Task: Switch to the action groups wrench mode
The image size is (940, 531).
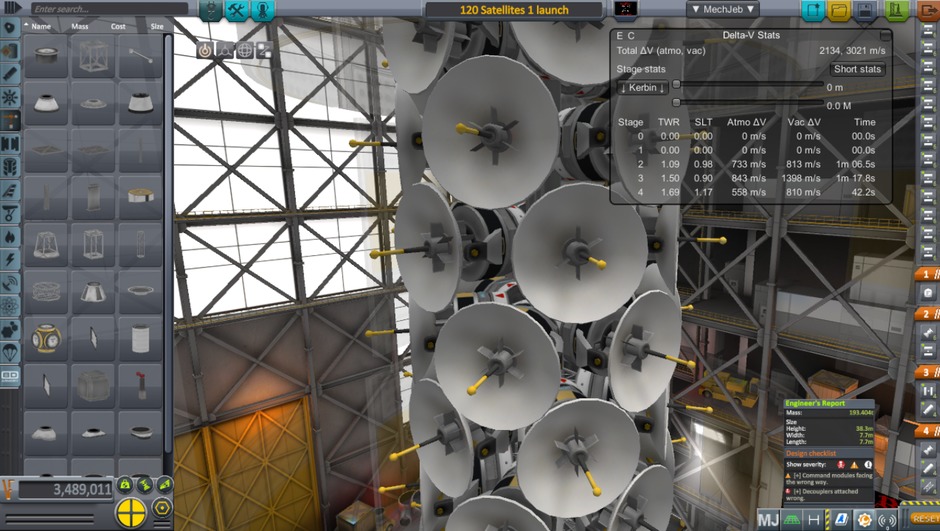Action: 237,11
